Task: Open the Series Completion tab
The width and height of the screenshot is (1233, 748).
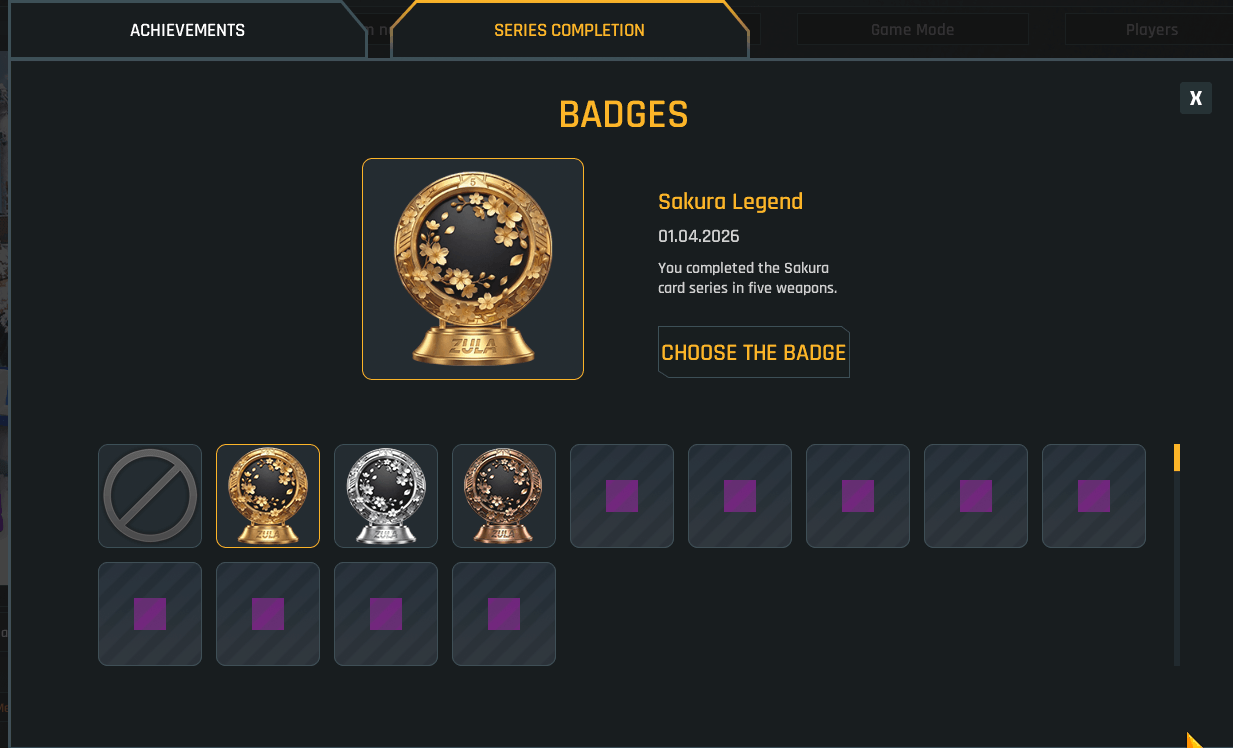Action: point(569,30)
